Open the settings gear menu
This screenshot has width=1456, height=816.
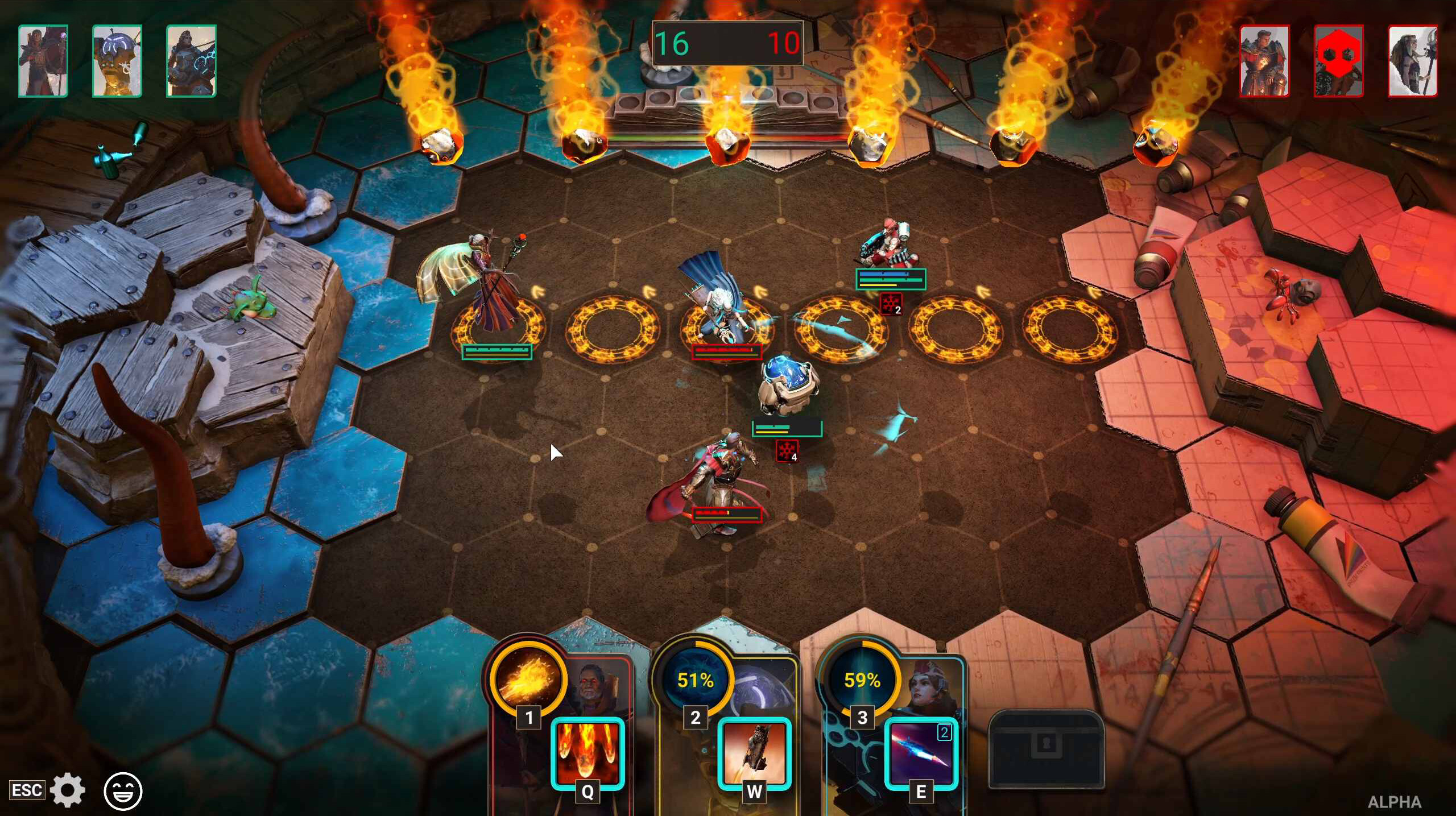[67, 789]
